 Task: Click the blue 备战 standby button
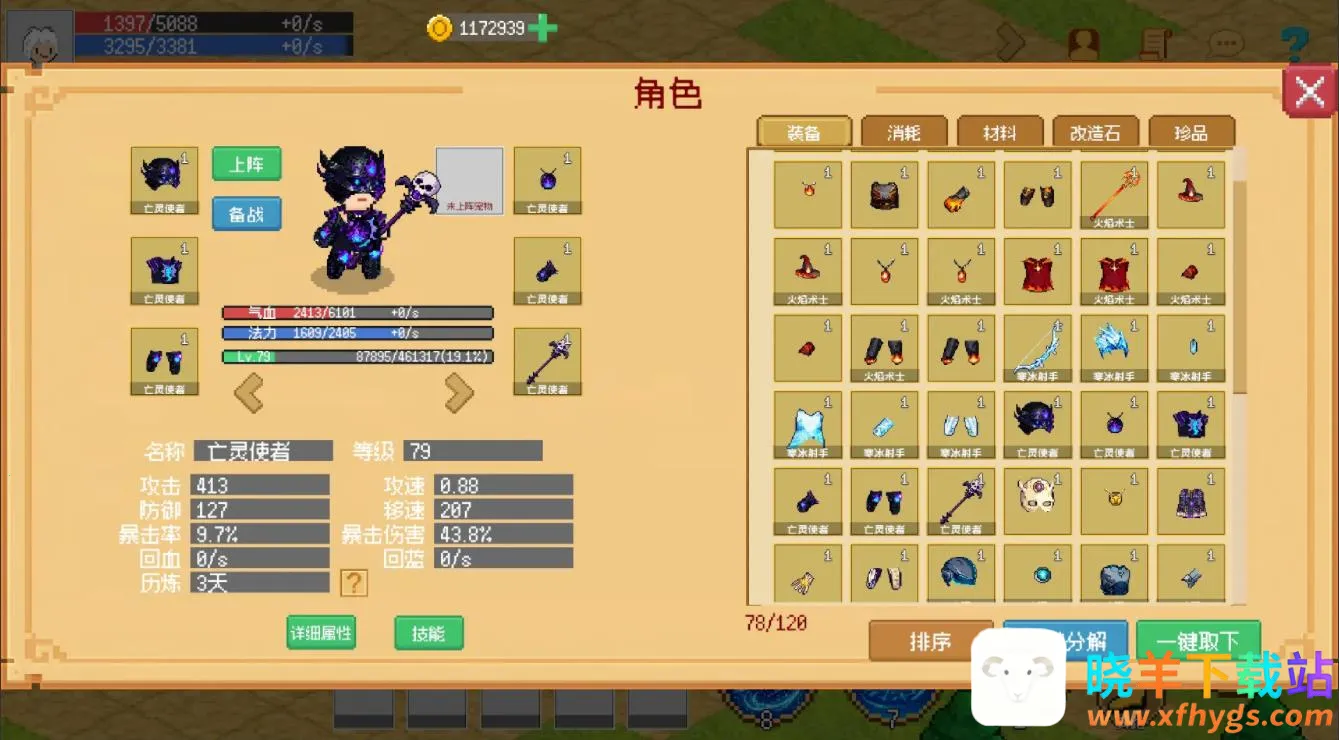point(246,213)
